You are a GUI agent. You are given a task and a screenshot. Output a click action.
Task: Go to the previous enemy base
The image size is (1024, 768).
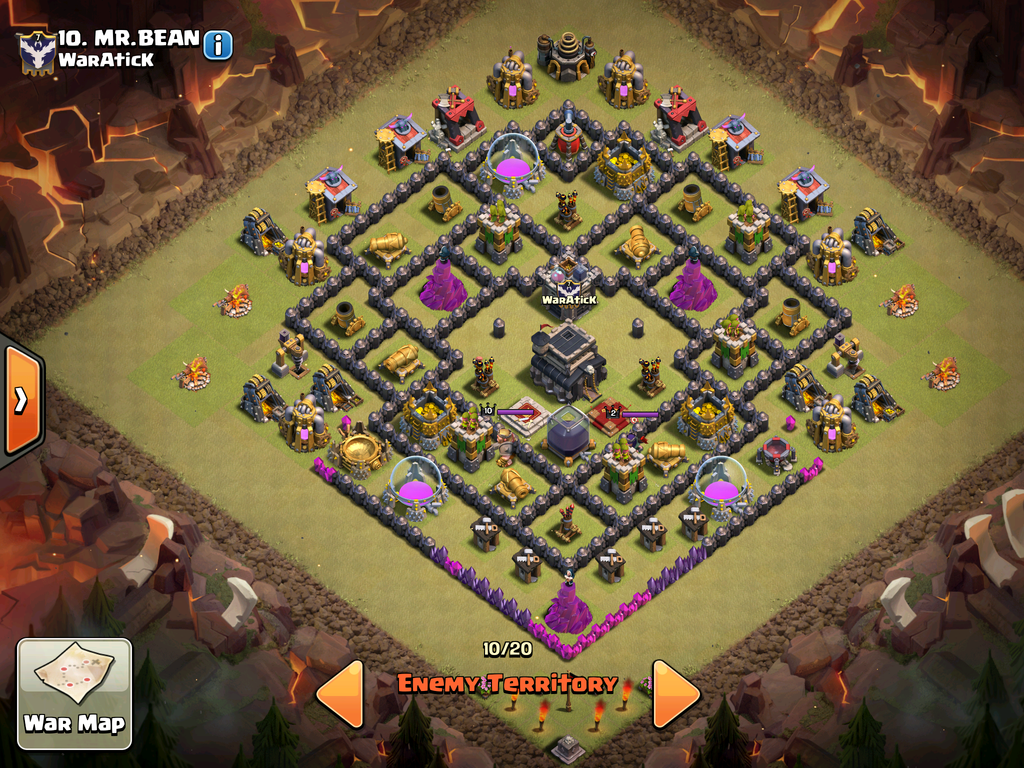(x=339, y=693)
